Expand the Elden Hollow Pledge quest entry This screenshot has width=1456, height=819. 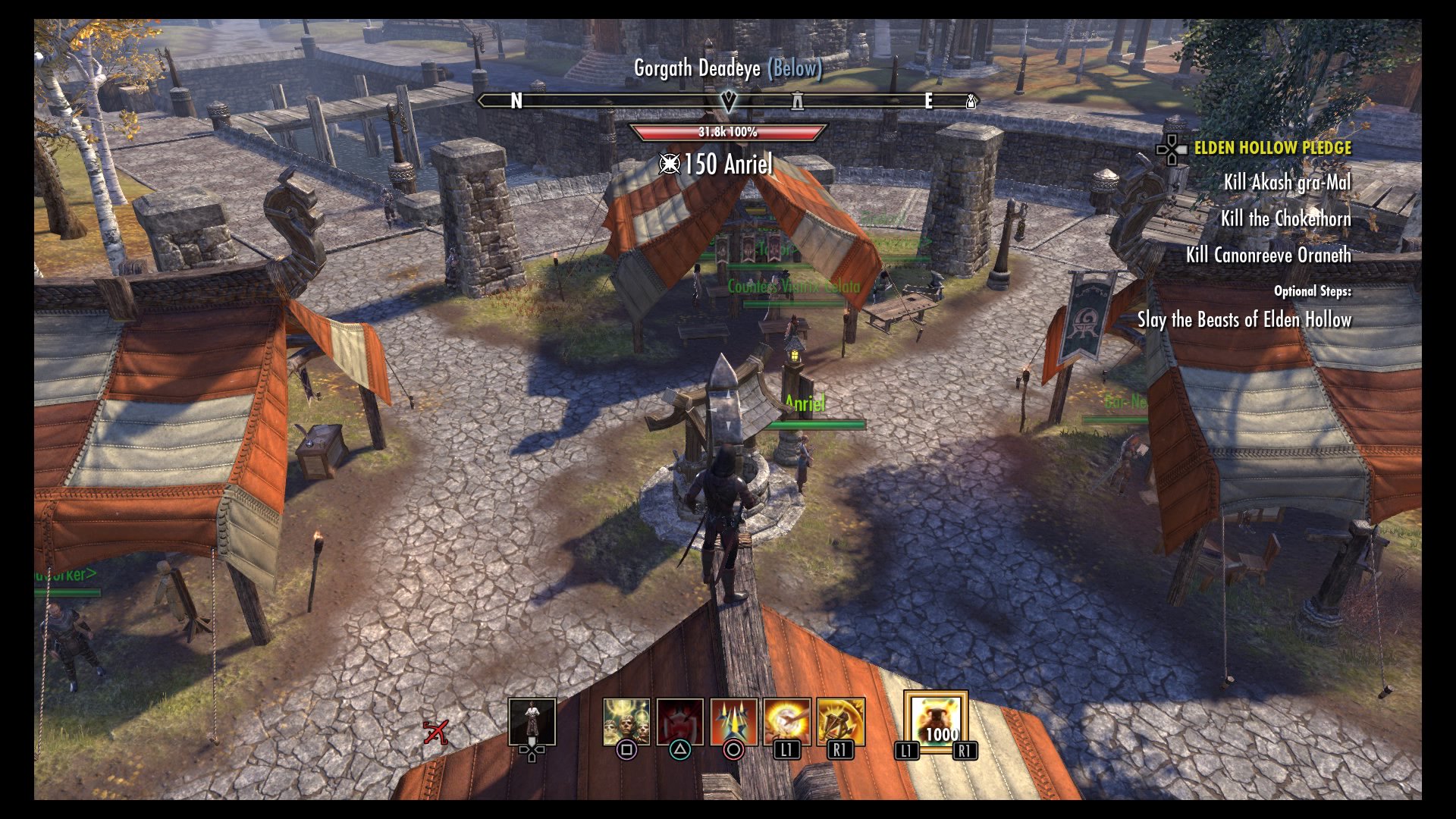click(x=1272, y=149)
